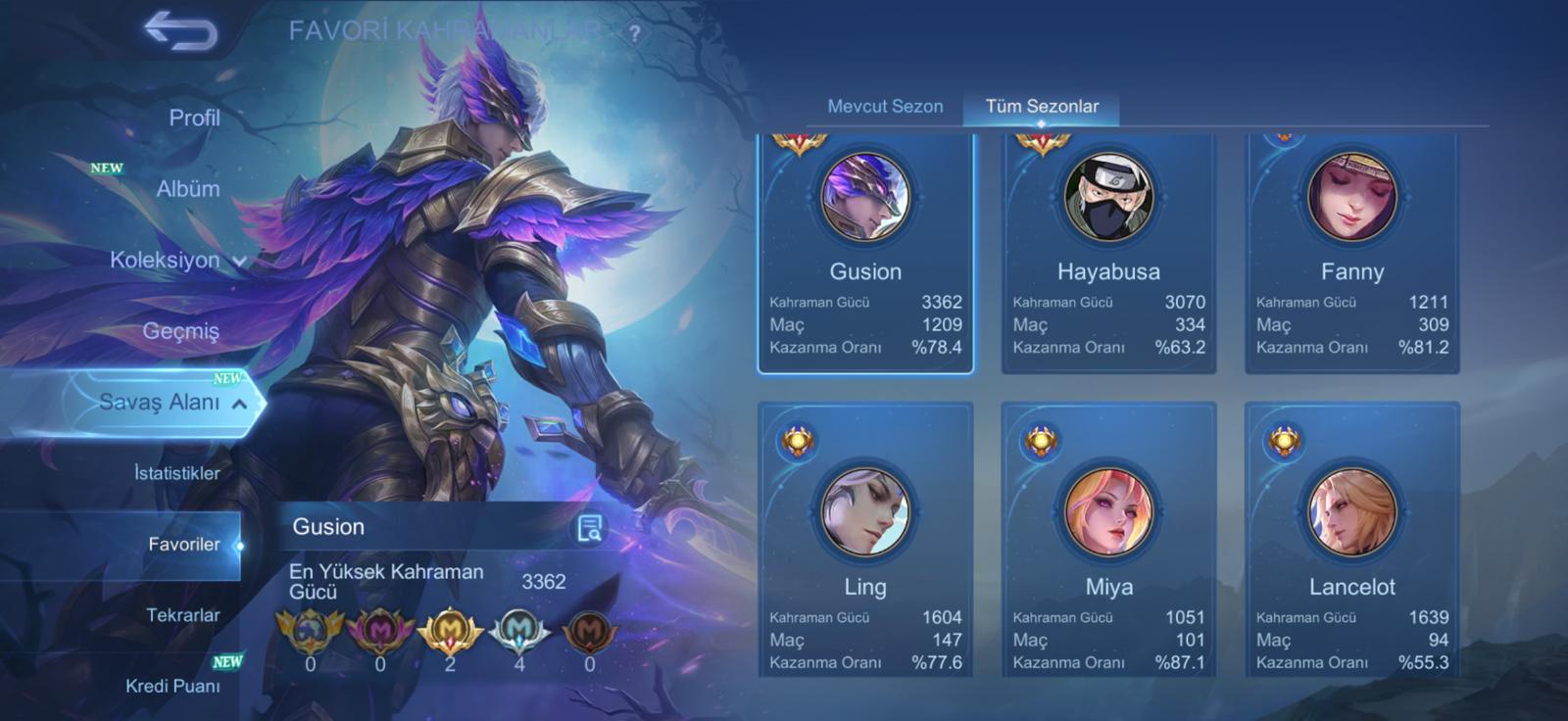
Task: Select the Ling hero card
Action: (865, 539)
